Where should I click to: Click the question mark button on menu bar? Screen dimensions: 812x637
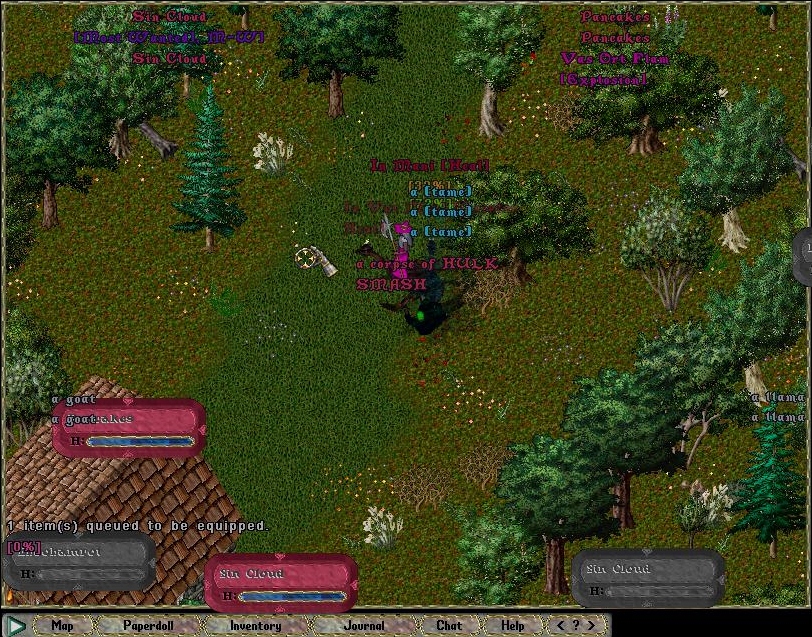[x=576, y=626]
